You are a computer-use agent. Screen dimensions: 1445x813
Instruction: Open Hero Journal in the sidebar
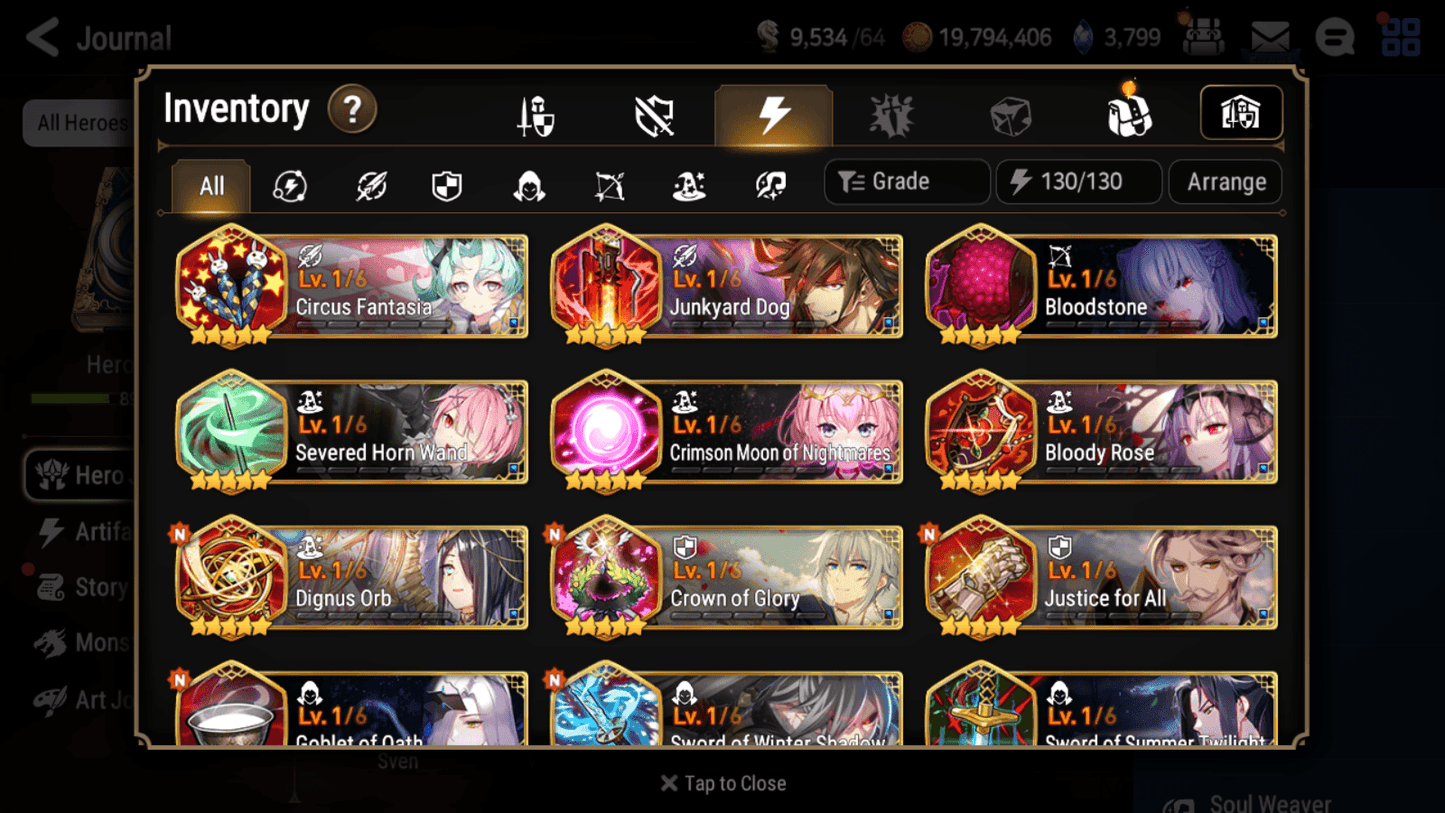[85, 474]
